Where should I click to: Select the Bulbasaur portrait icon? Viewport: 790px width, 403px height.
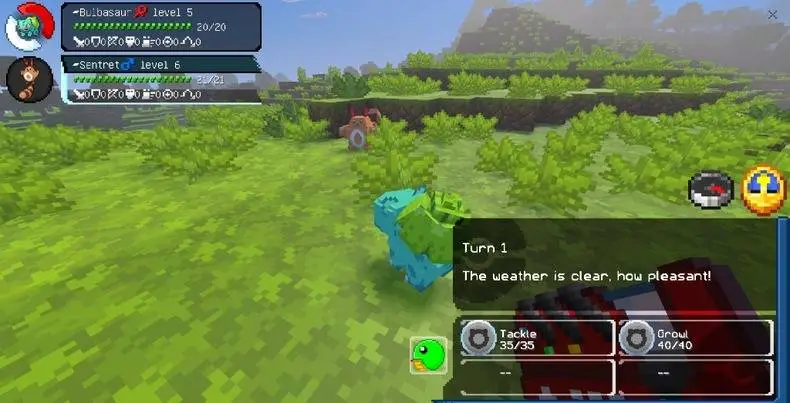point(29,26)
